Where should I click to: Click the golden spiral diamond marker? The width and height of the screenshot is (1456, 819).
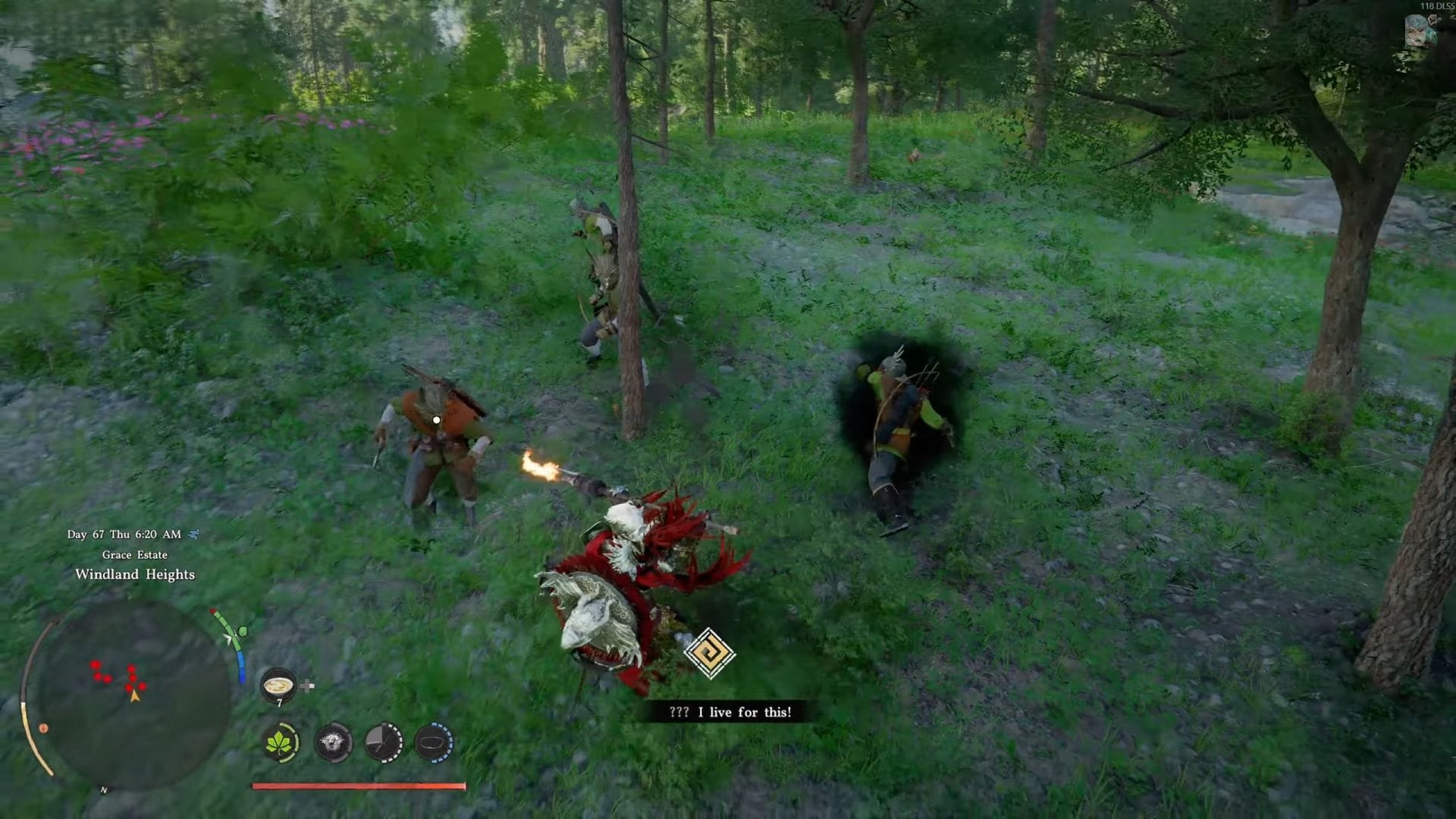[709, 653]
